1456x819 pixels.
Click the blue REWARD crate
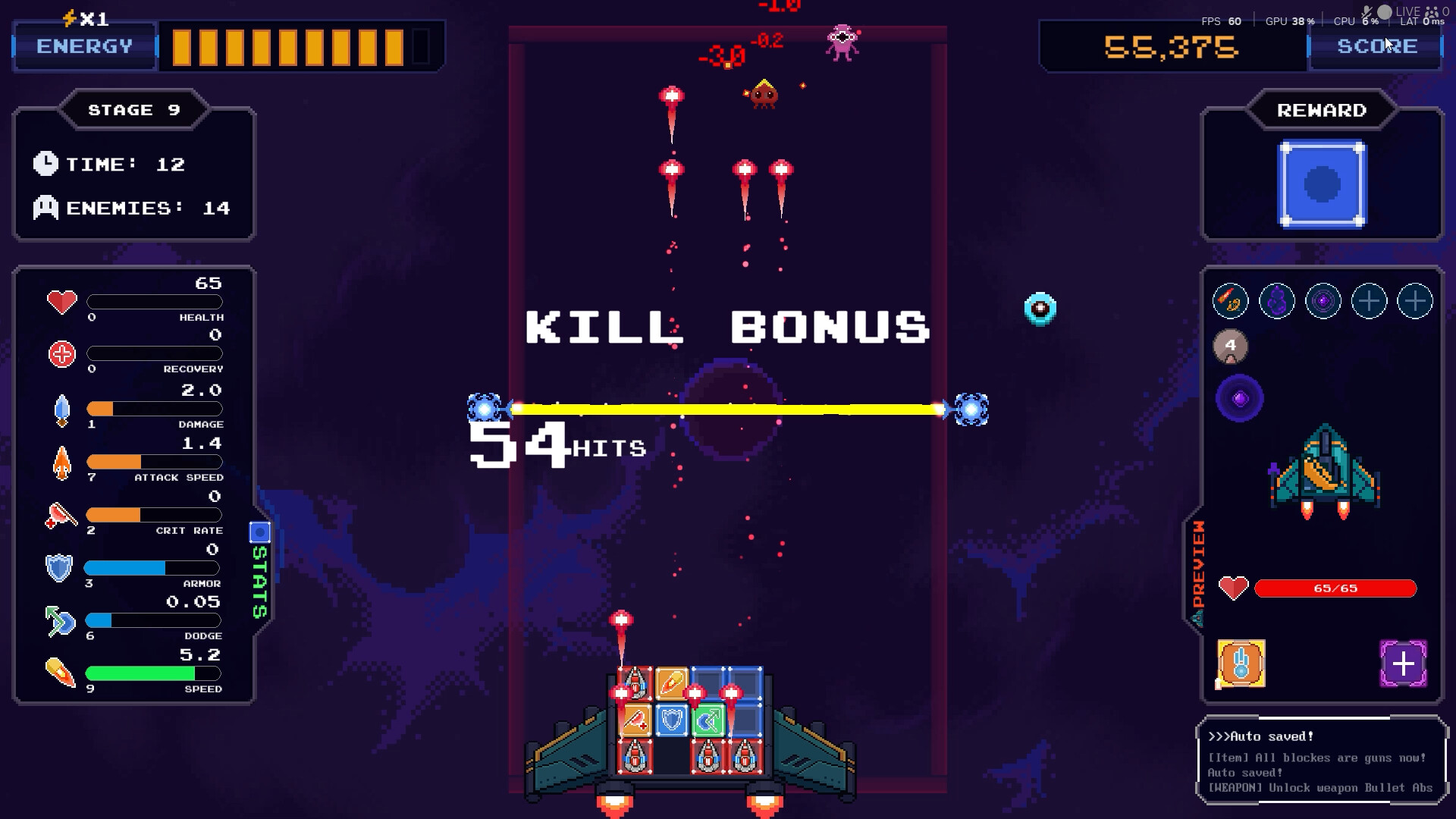point(1322,184)
